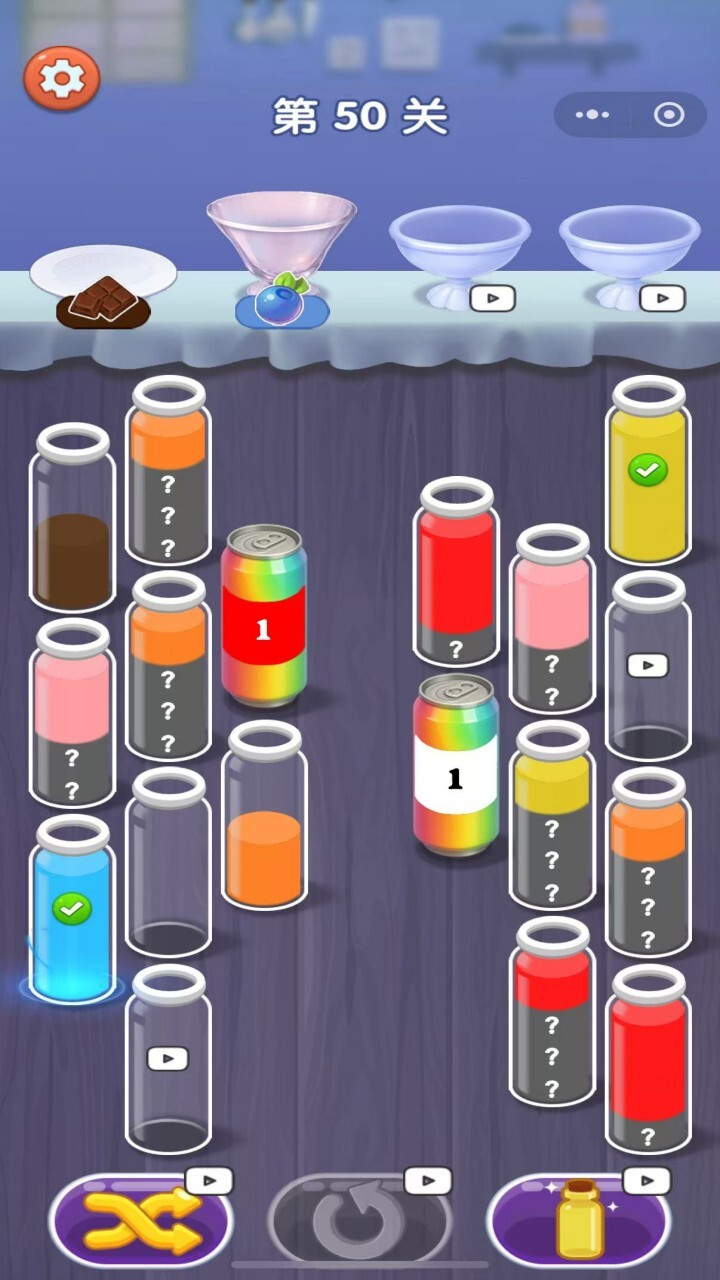Open the orange gear settings
The image size is (720, 1280).
coord(62,78)
